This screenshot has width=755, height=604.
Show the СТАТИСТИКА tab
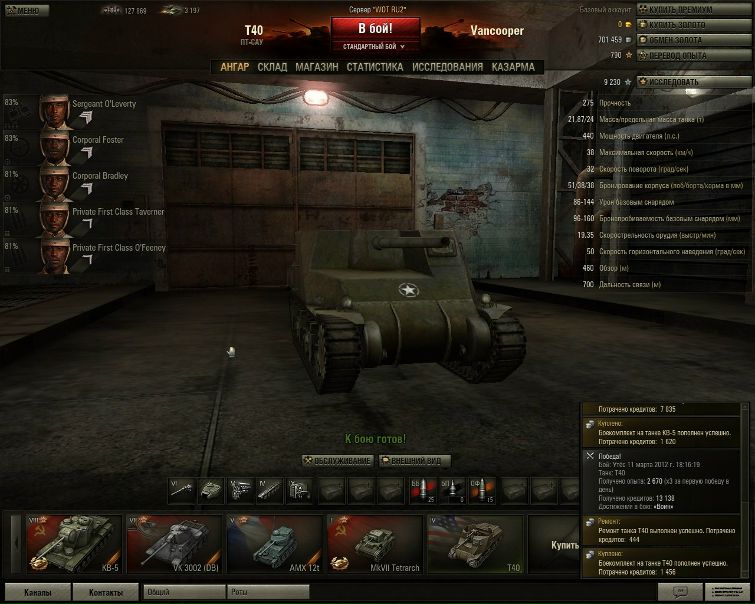(375, 67)
